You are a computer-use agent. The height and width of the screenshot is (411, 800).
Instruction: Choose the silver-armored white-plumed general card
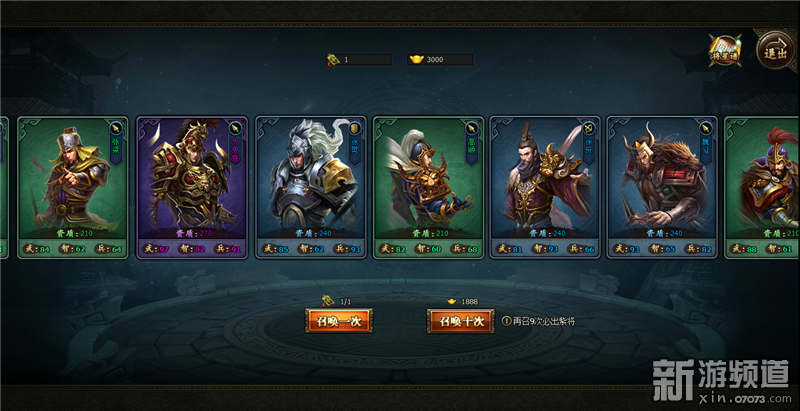[310, 187]
